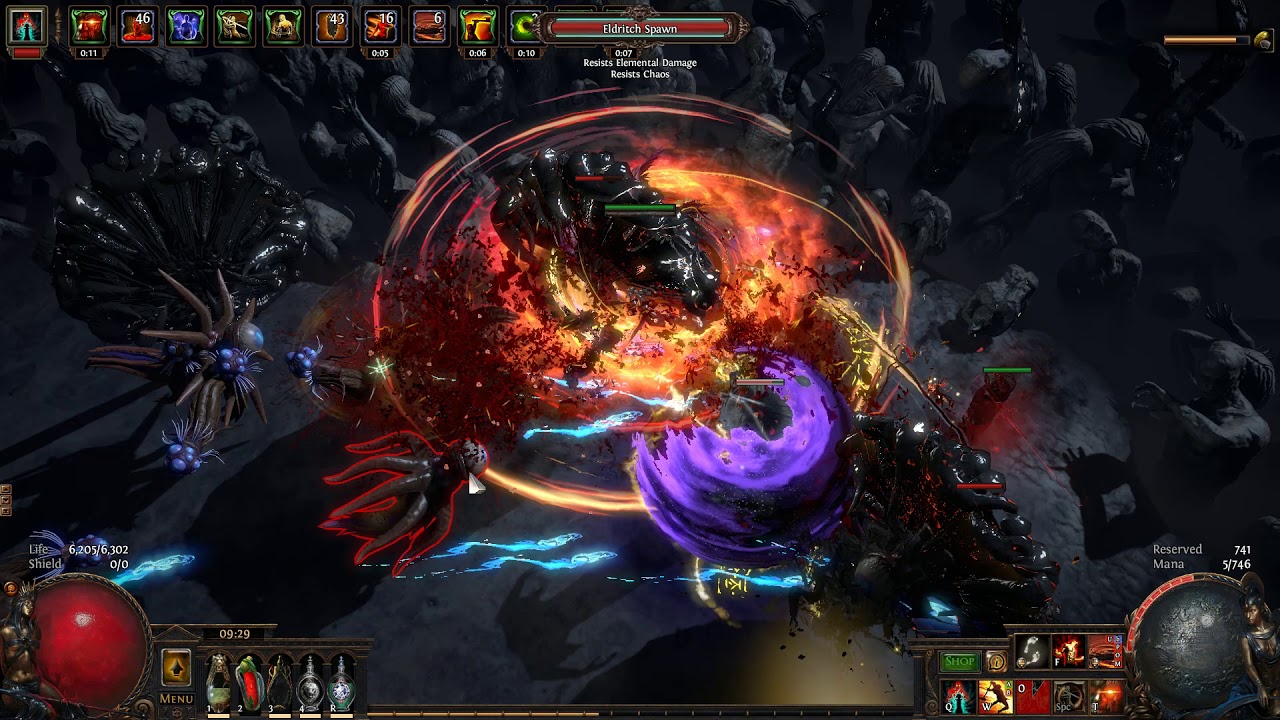Click the red buff icon showing 46
Viewport: 1280px width, 720px height.
(x=137, y=26)
